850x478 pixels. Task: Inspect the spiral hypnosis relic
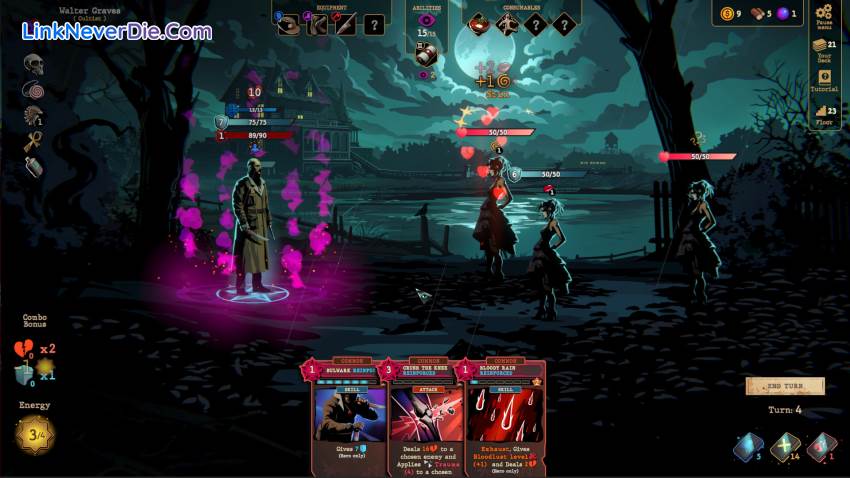[34, 91]
